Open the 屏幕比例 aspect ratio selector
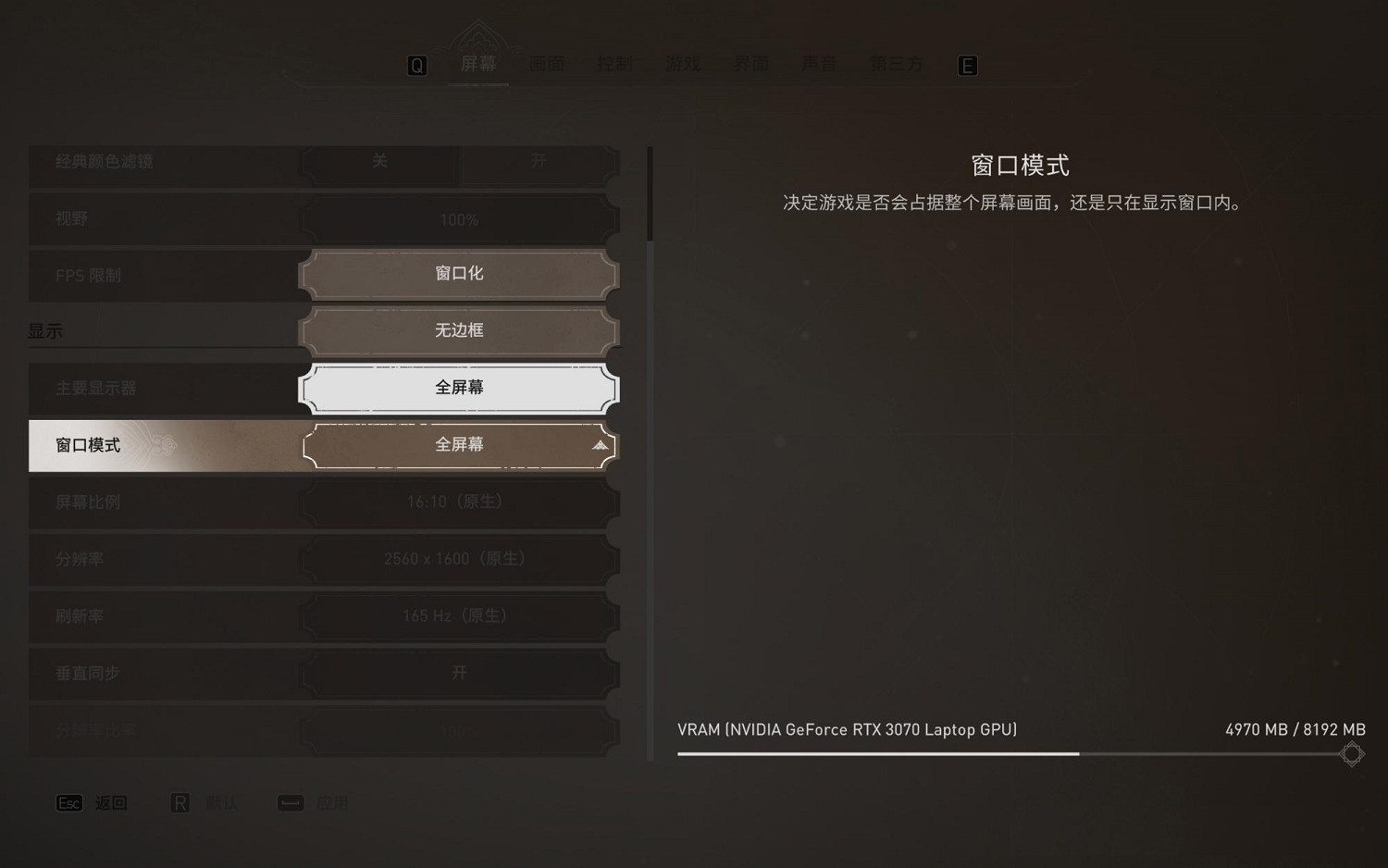The height and width of the screenshot is (868, 1388). click(458, 502)
